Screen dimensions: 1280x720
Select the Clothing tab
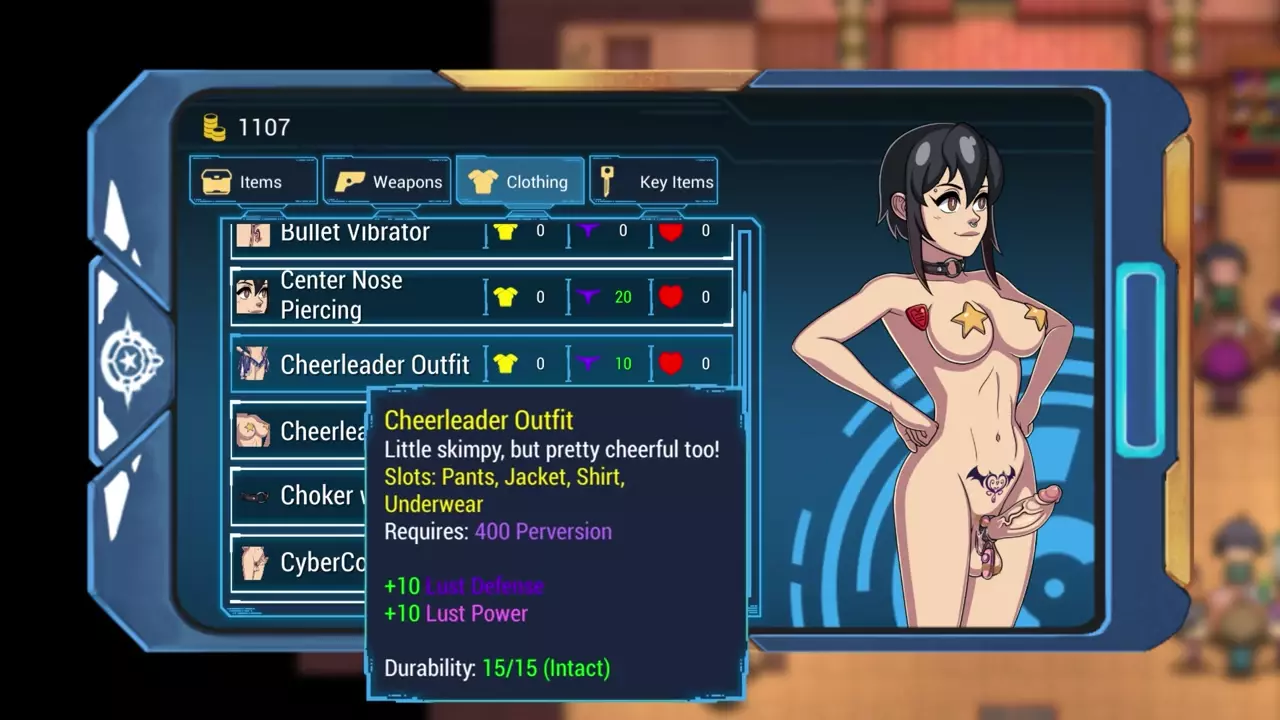pyautogui.click(x=520, y=181)
